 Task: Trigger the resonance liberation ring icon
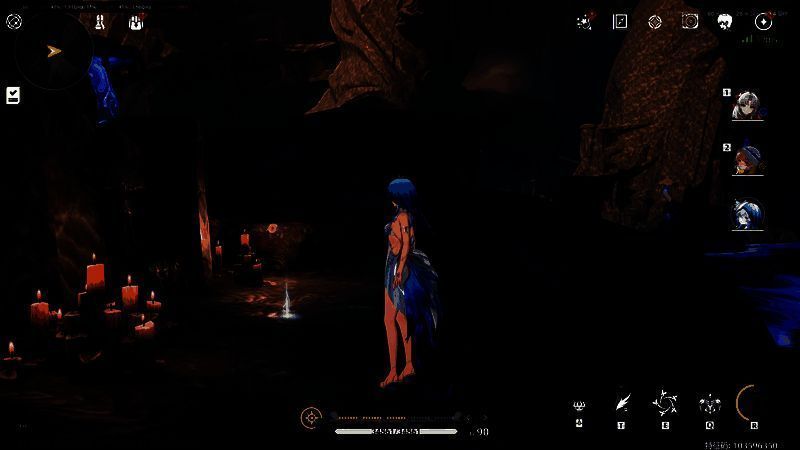(x=752, y=403)
